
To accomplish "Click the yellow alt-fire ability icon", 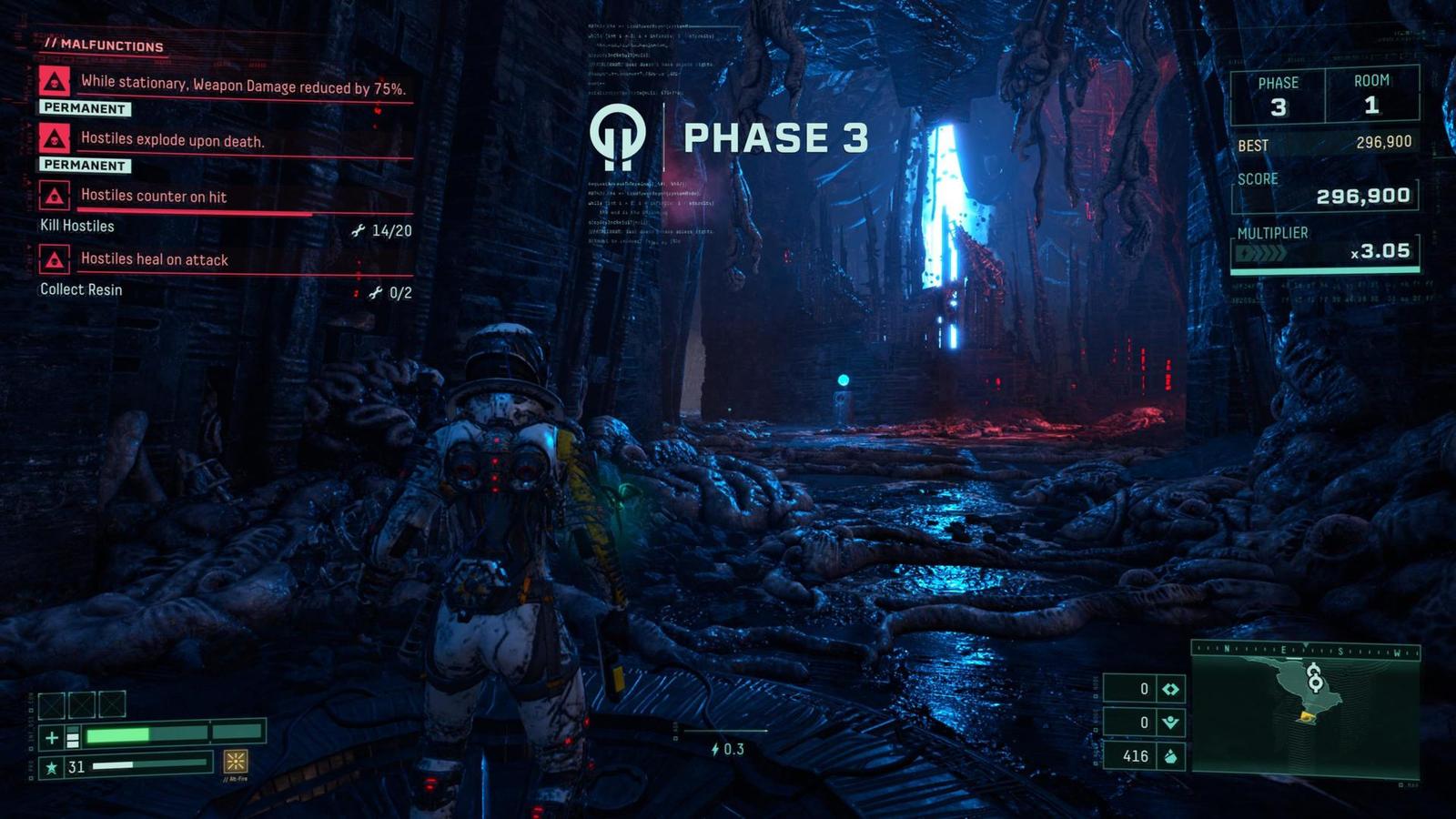I will pyautogui.click(x=236, y=761).
